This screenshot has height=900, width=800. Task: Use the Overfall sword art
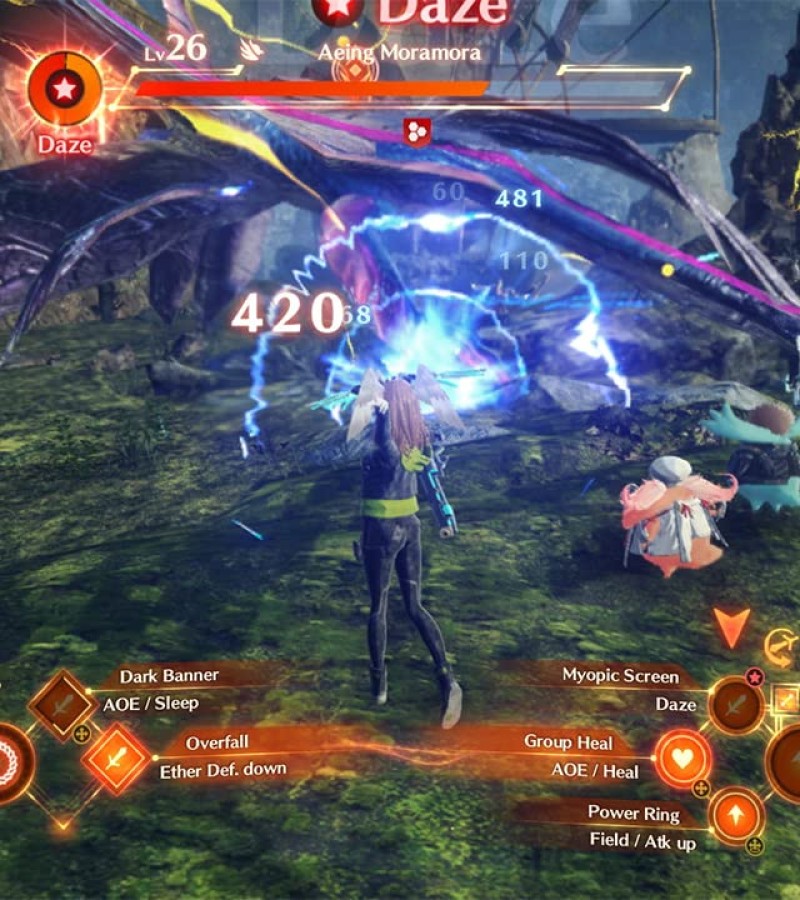116,759
